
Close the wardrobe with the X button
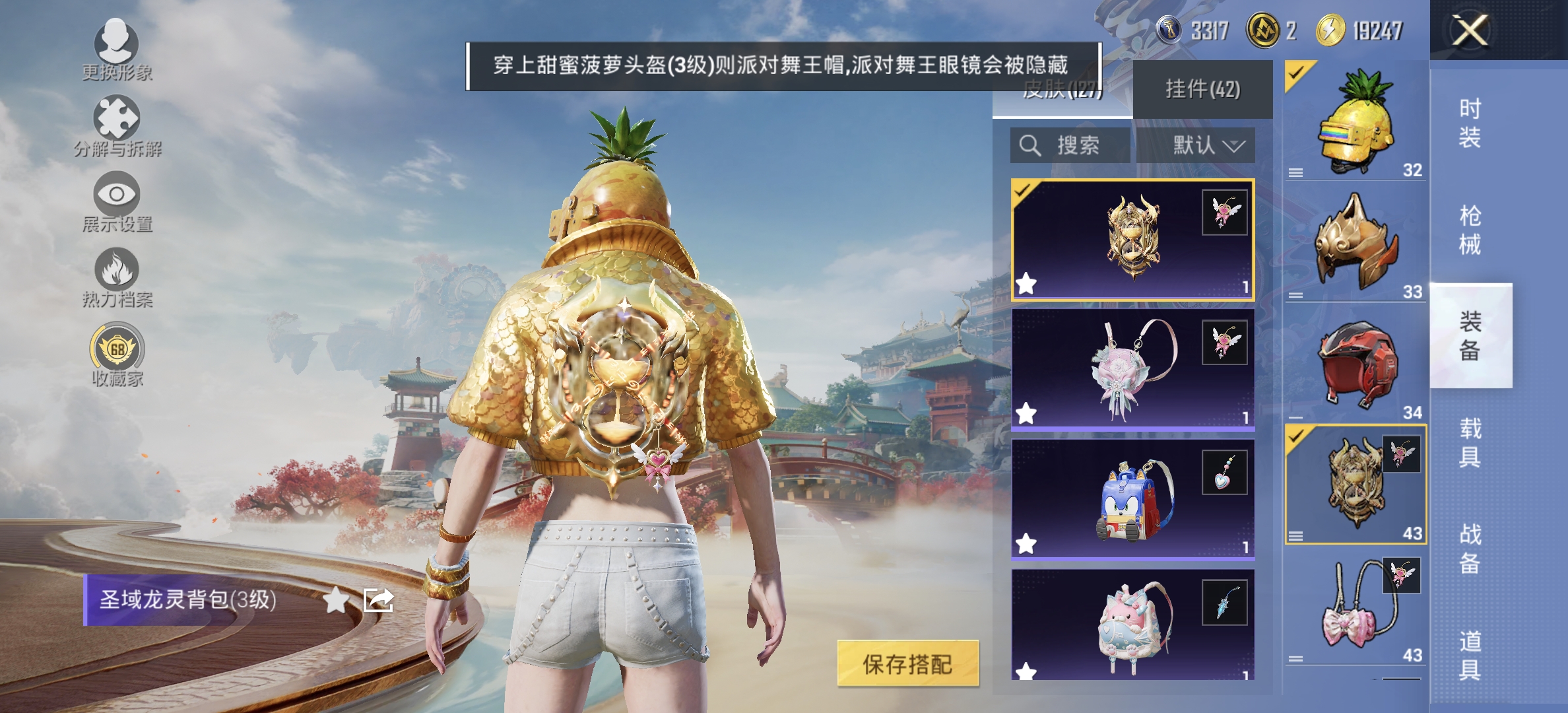click(x=1472, y=30)
